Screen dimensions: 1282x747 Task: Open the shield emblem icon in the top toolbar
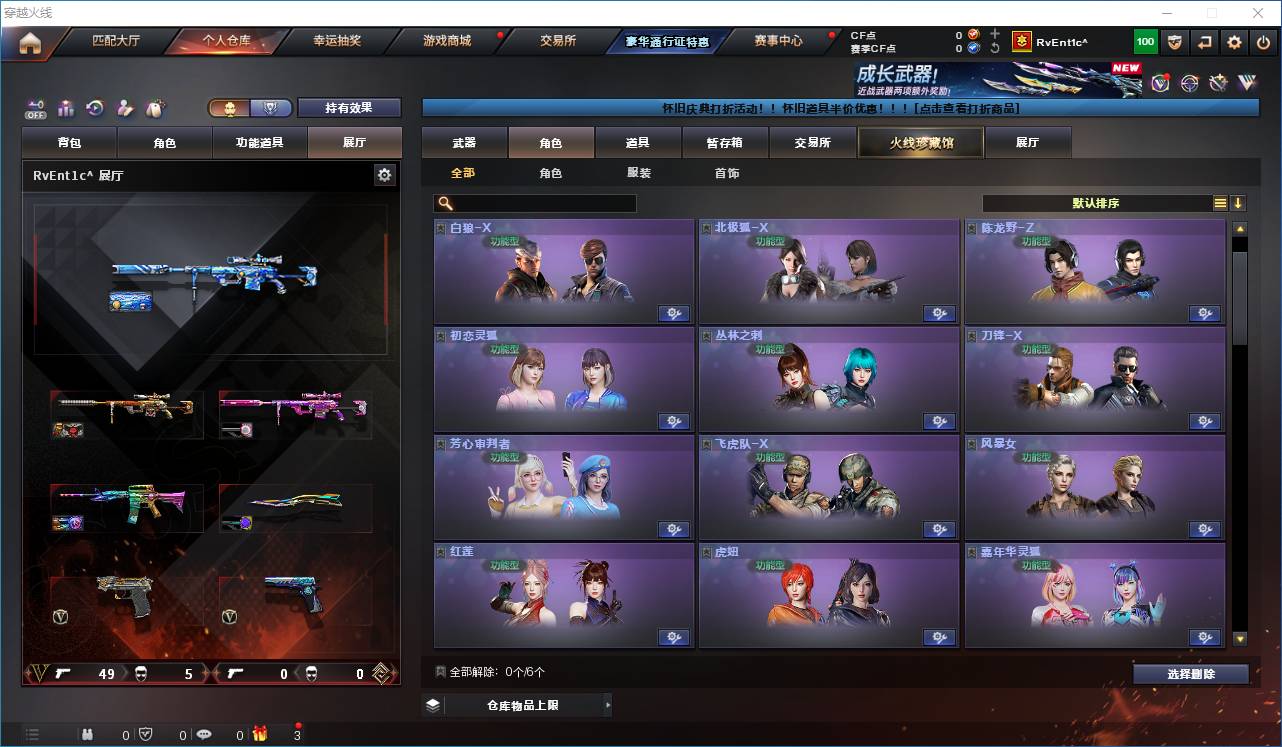click(x=1175, y=41)
